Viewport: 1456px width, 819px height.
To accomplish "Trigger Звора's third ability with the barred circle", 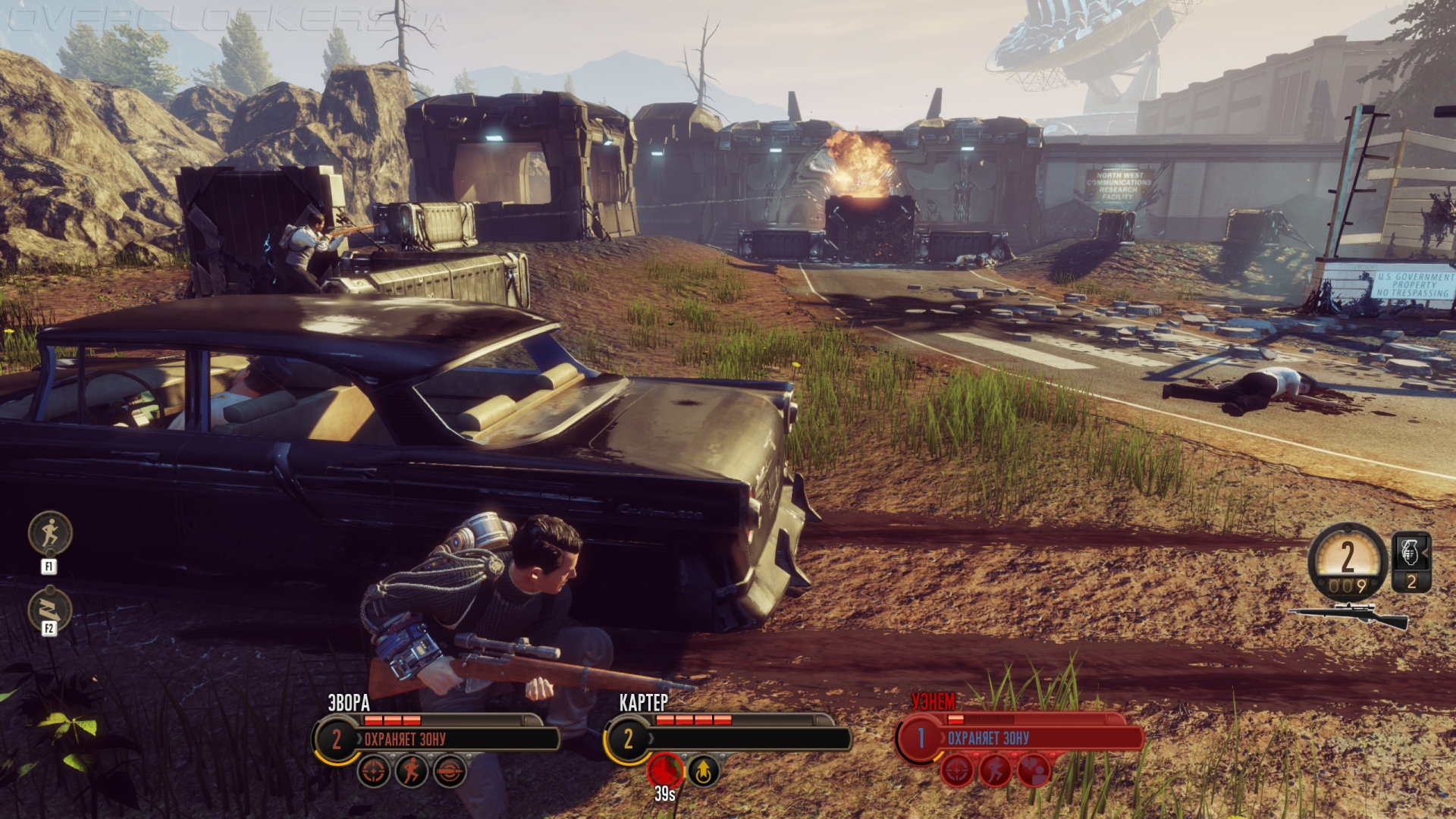I will tap(450, 772).
